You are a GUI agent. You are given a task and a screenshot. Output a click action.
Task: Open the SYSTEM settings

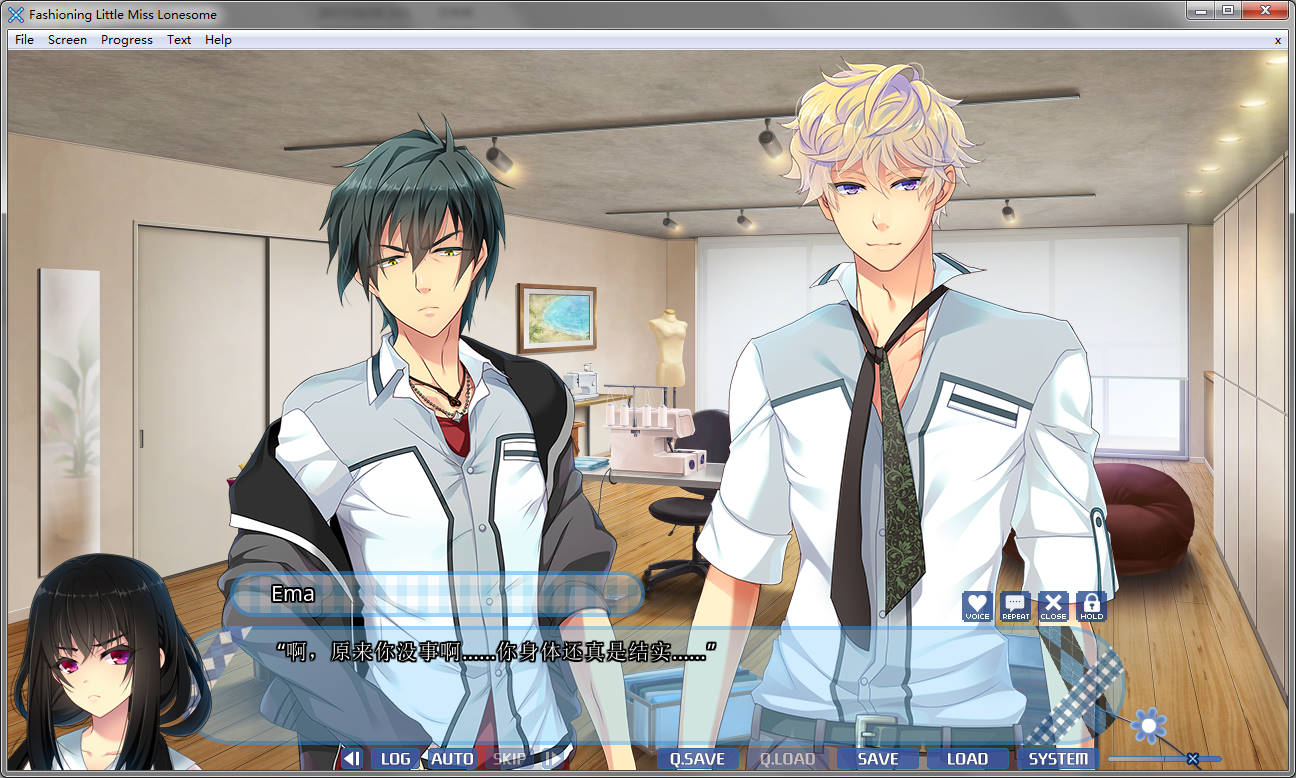1058,758
